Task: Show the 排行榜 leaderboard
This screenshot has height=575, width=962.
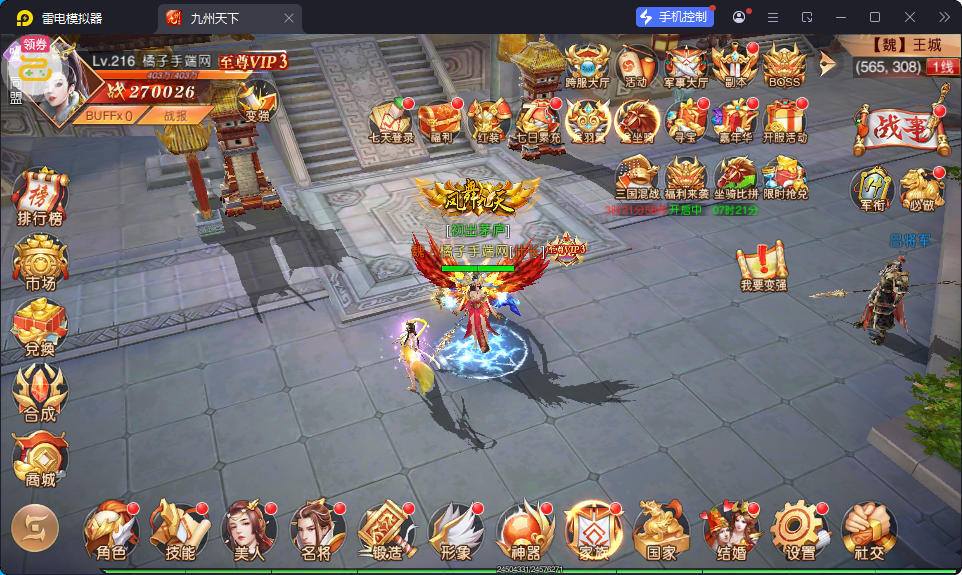Action: coord(40,197)
